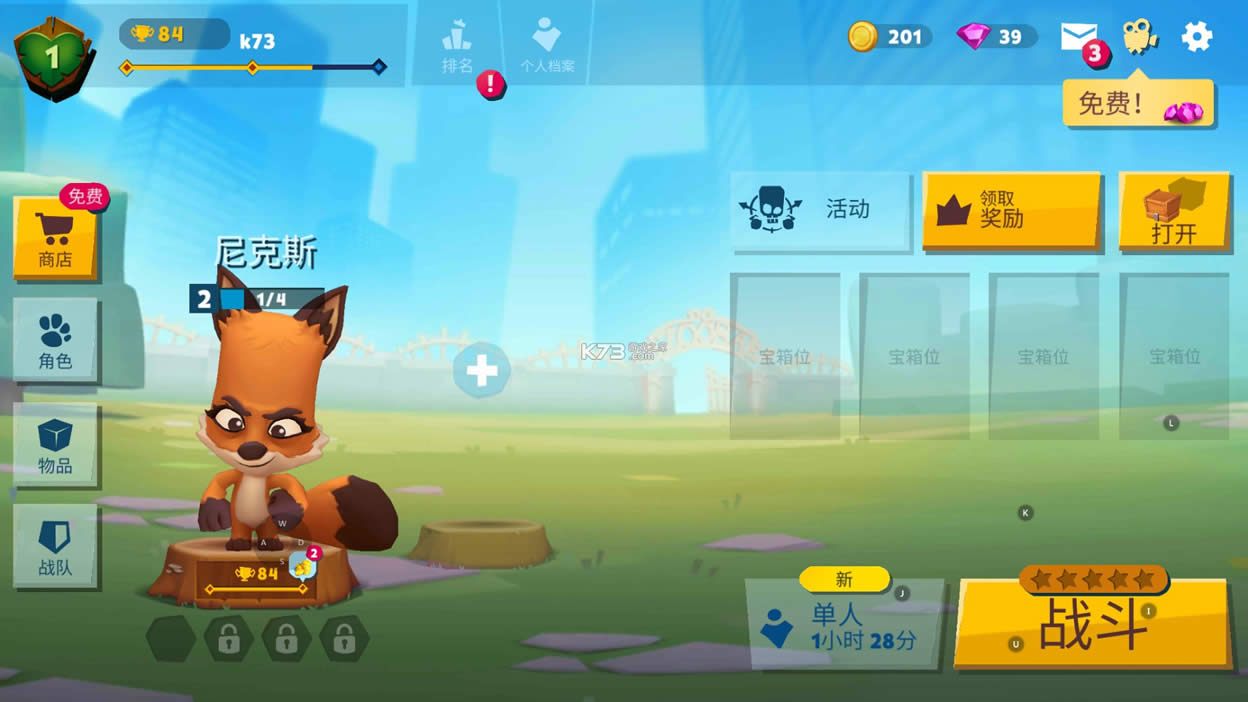Open the 角色 characters menu
The height and width of the screenshot is (702, 1248).
point(55,340)
